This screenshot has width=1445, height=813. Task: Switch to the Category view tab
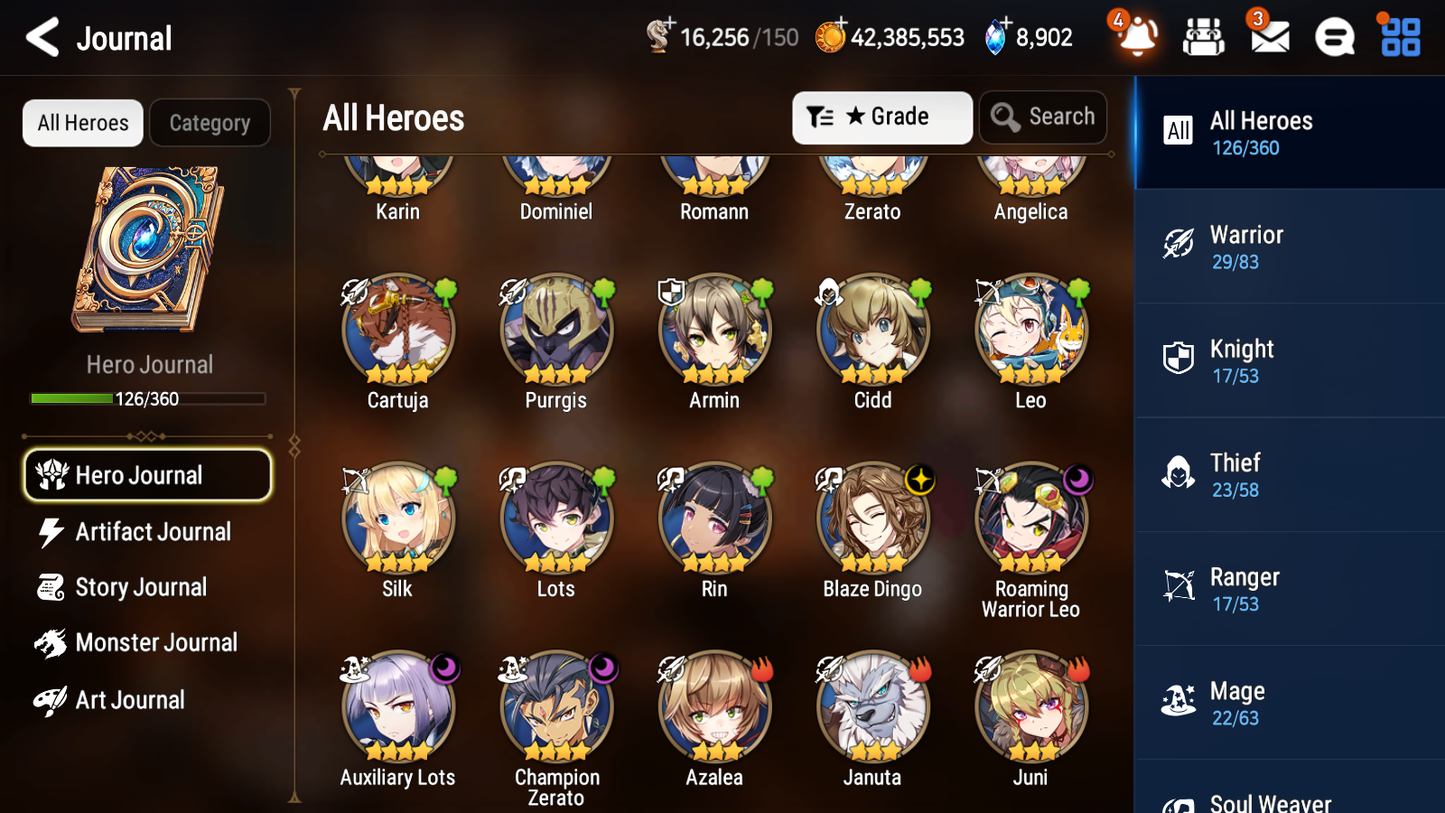(x=210, y=122)
